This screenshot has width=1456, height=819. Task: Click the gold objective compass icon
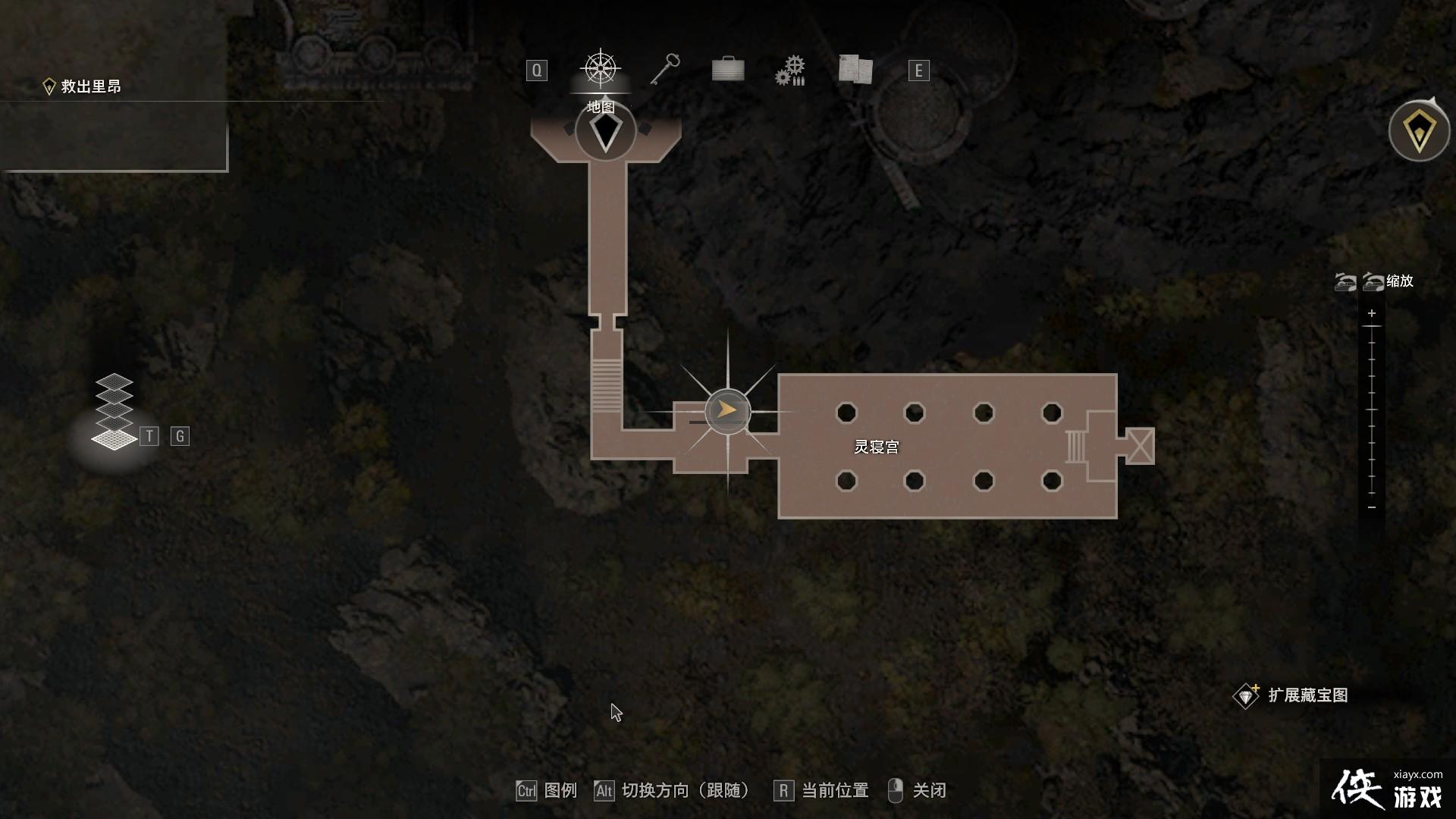pos(1419,132)
